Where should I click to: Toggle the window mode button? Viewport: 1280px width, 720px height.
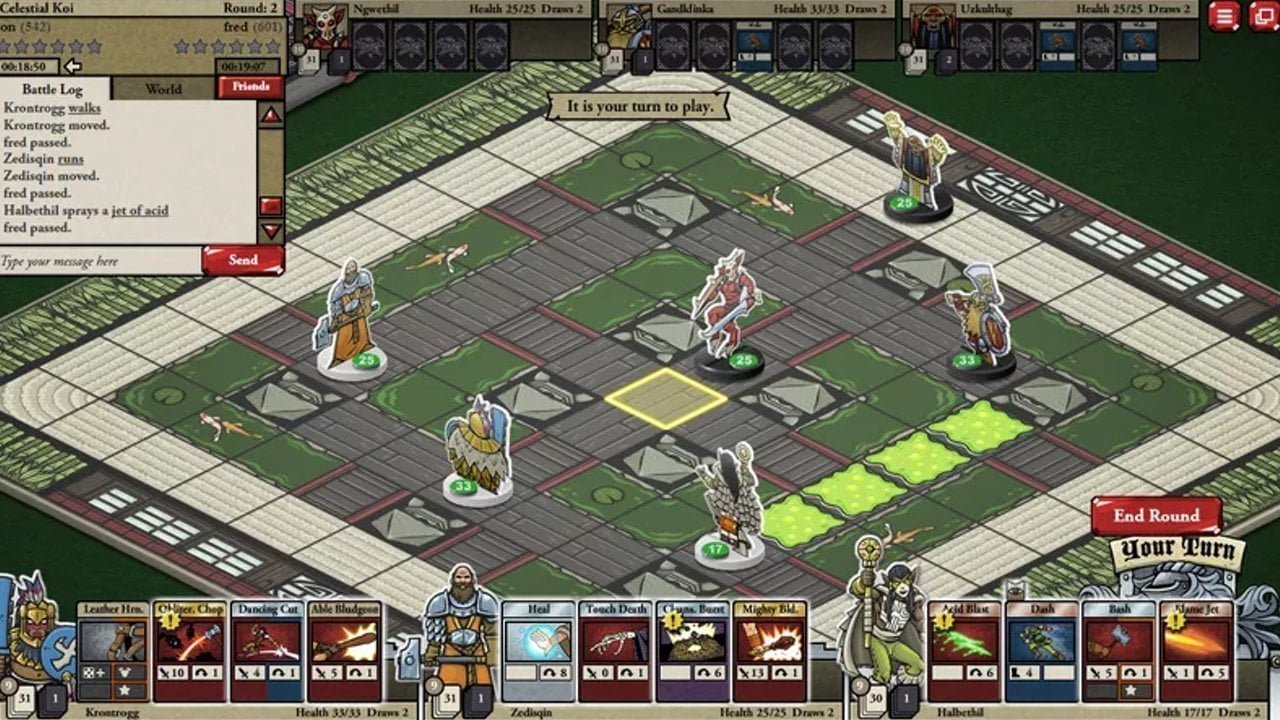coord(1263,16)
